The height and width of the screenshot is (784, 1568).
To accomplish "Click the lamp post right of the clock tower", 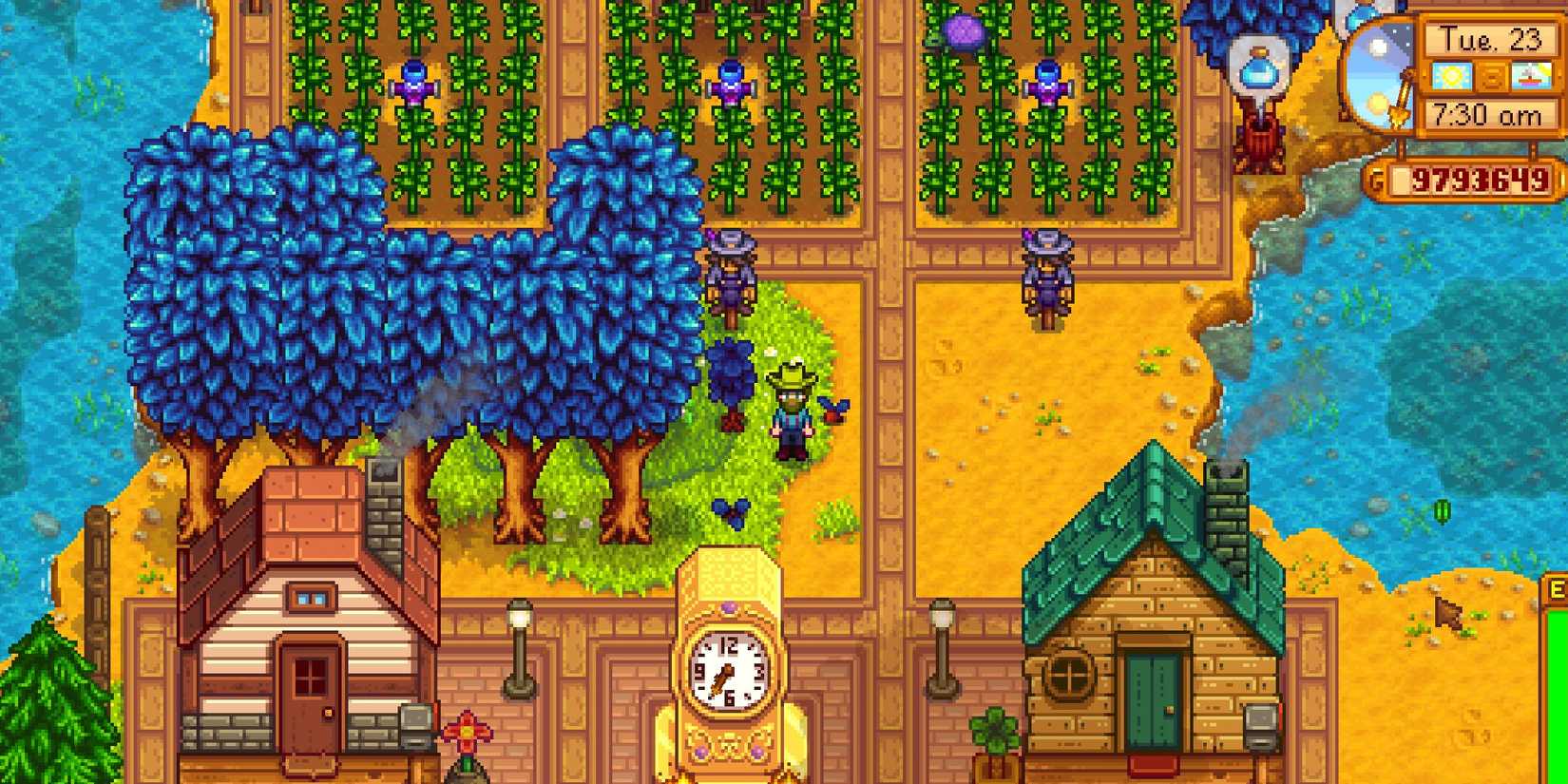I will (944, 646).
